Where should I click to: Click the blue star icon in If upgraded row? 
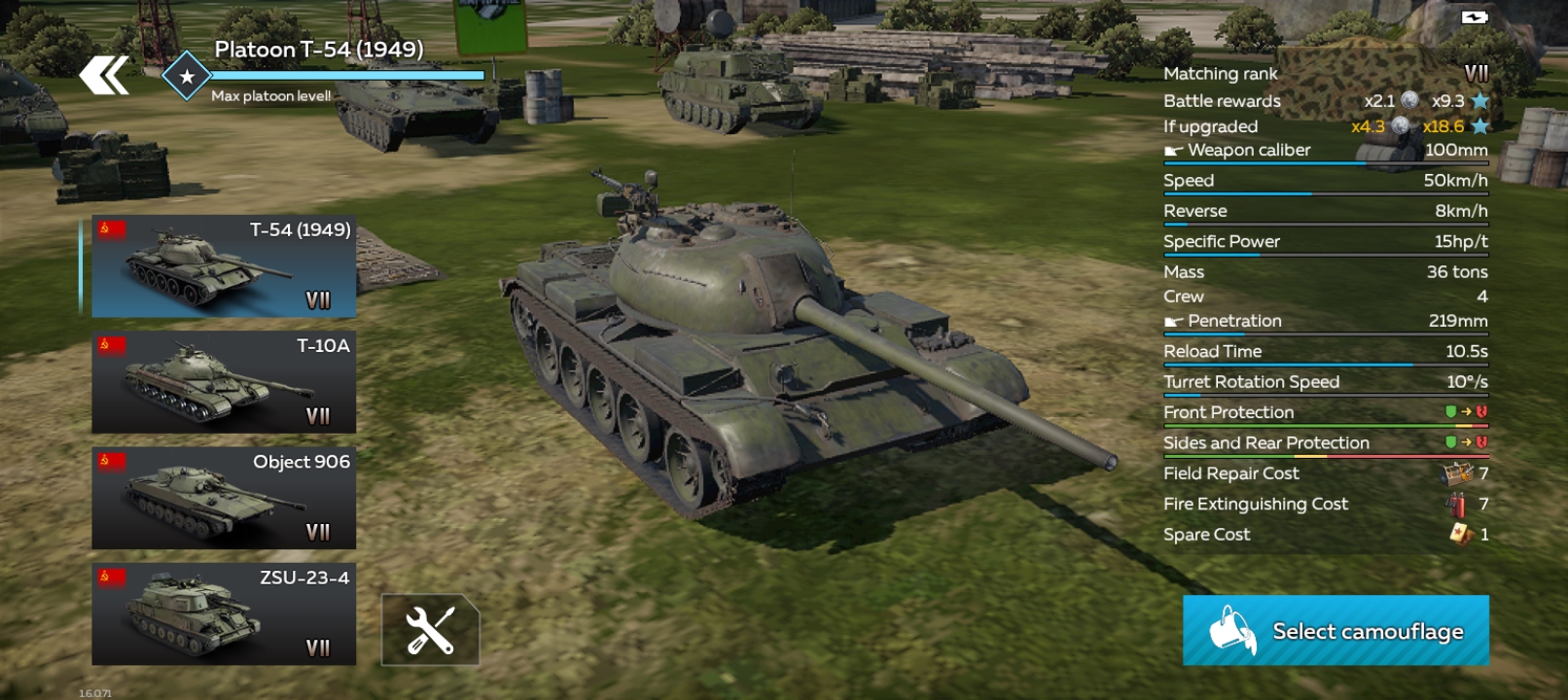pyautogui.click(x=1480, y=125)
